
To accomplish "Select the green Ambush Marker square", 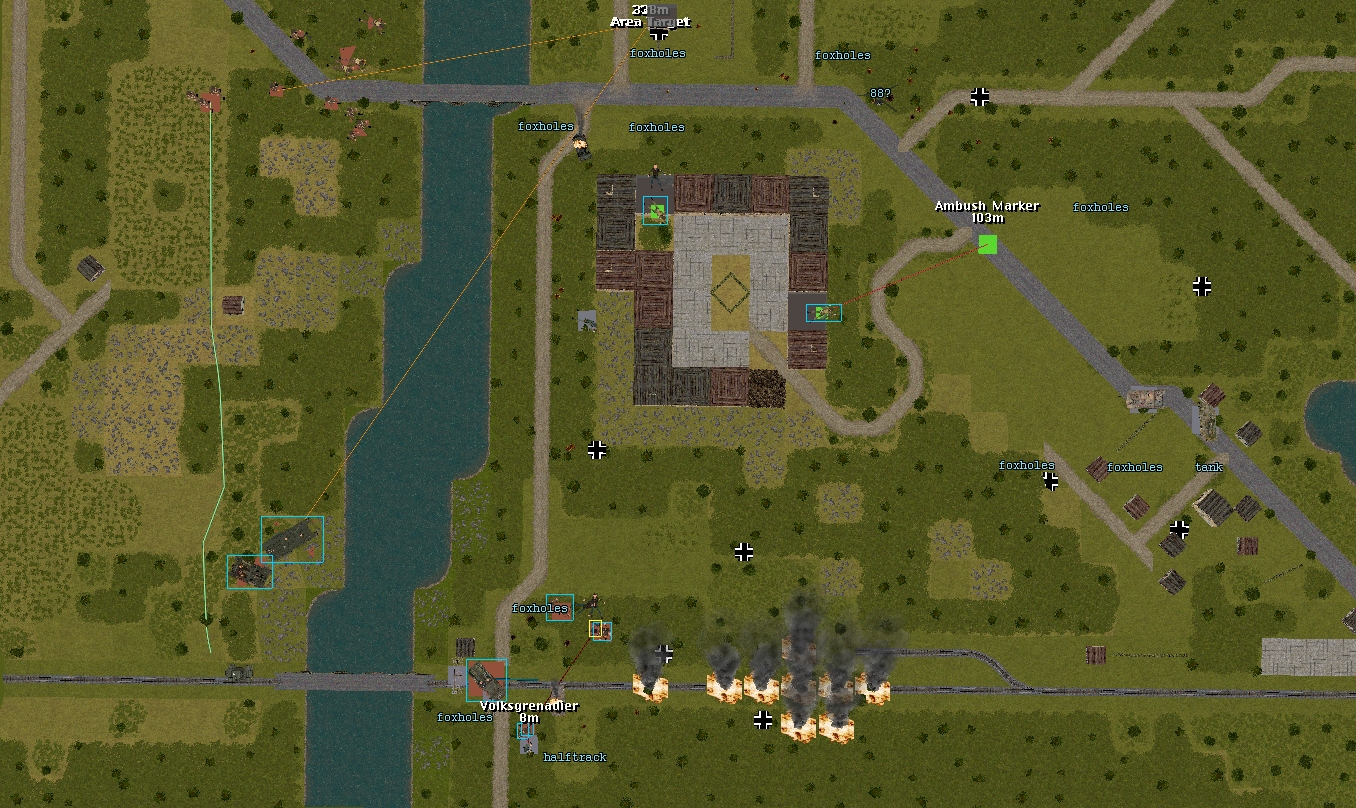I will coord(988,244).
